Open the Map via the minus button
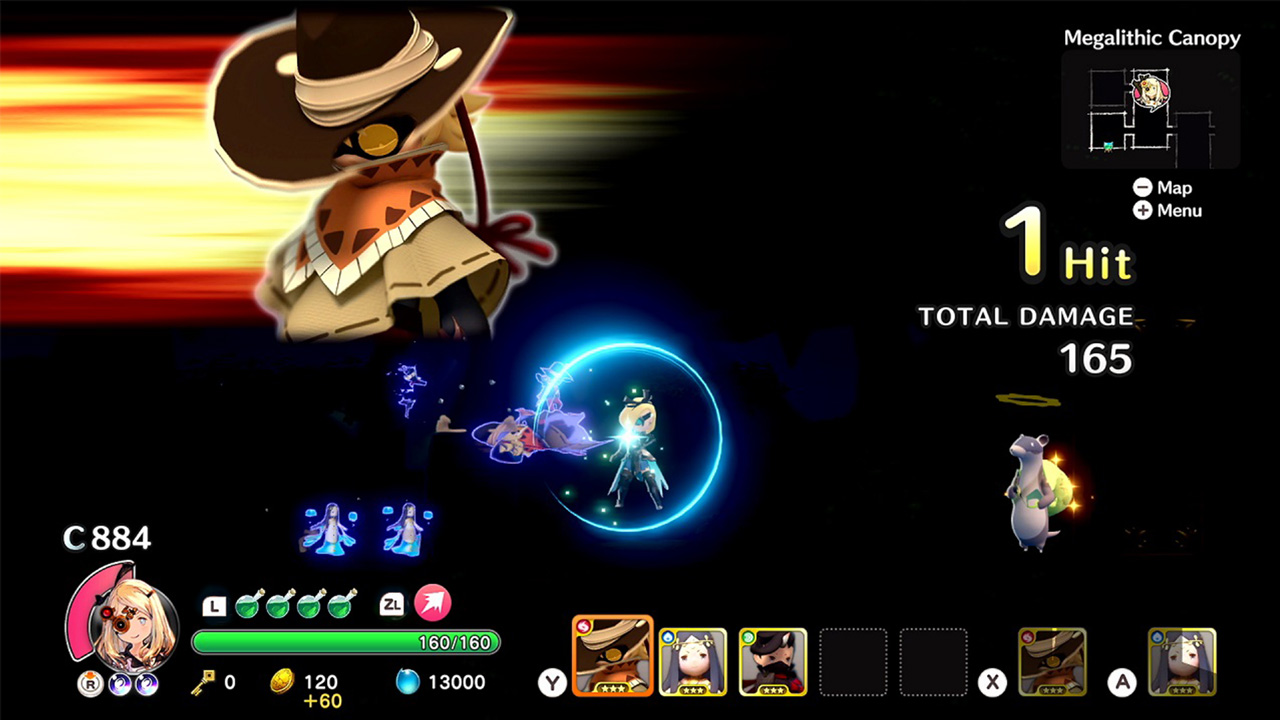1280x720 pixels. 1141,187
